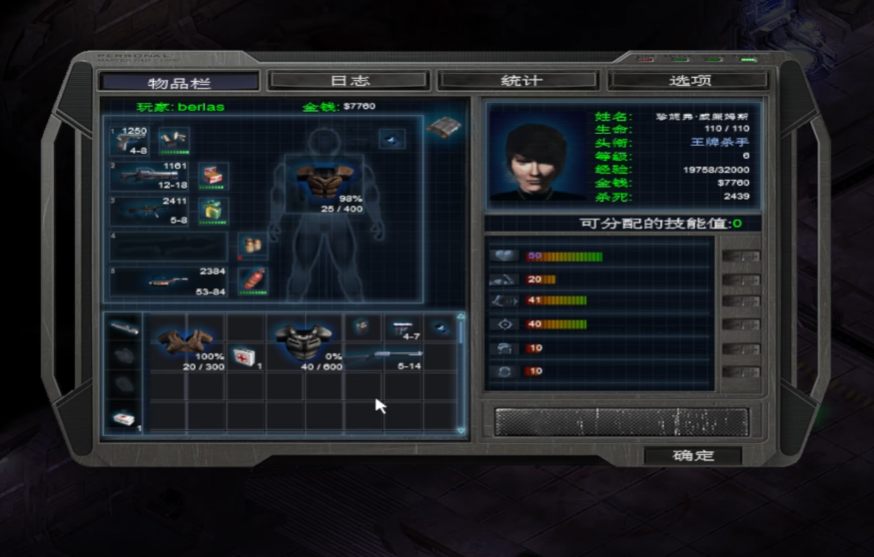Click the health skill heart icon

click(x=503, y=256)
